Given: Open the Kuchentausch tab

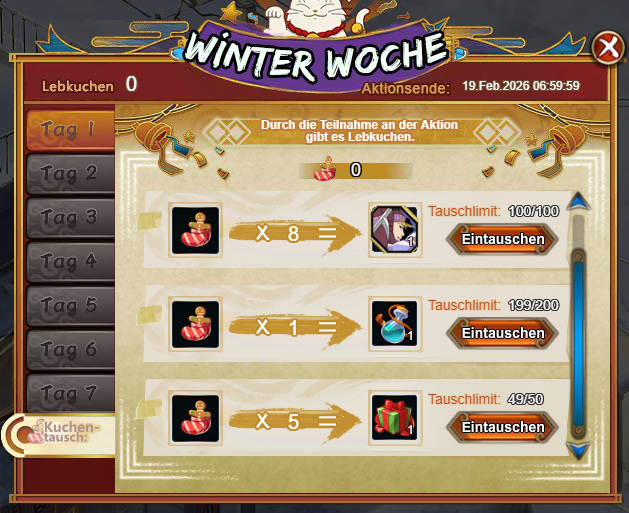Looking at the screenshot, I should point(62,434).
